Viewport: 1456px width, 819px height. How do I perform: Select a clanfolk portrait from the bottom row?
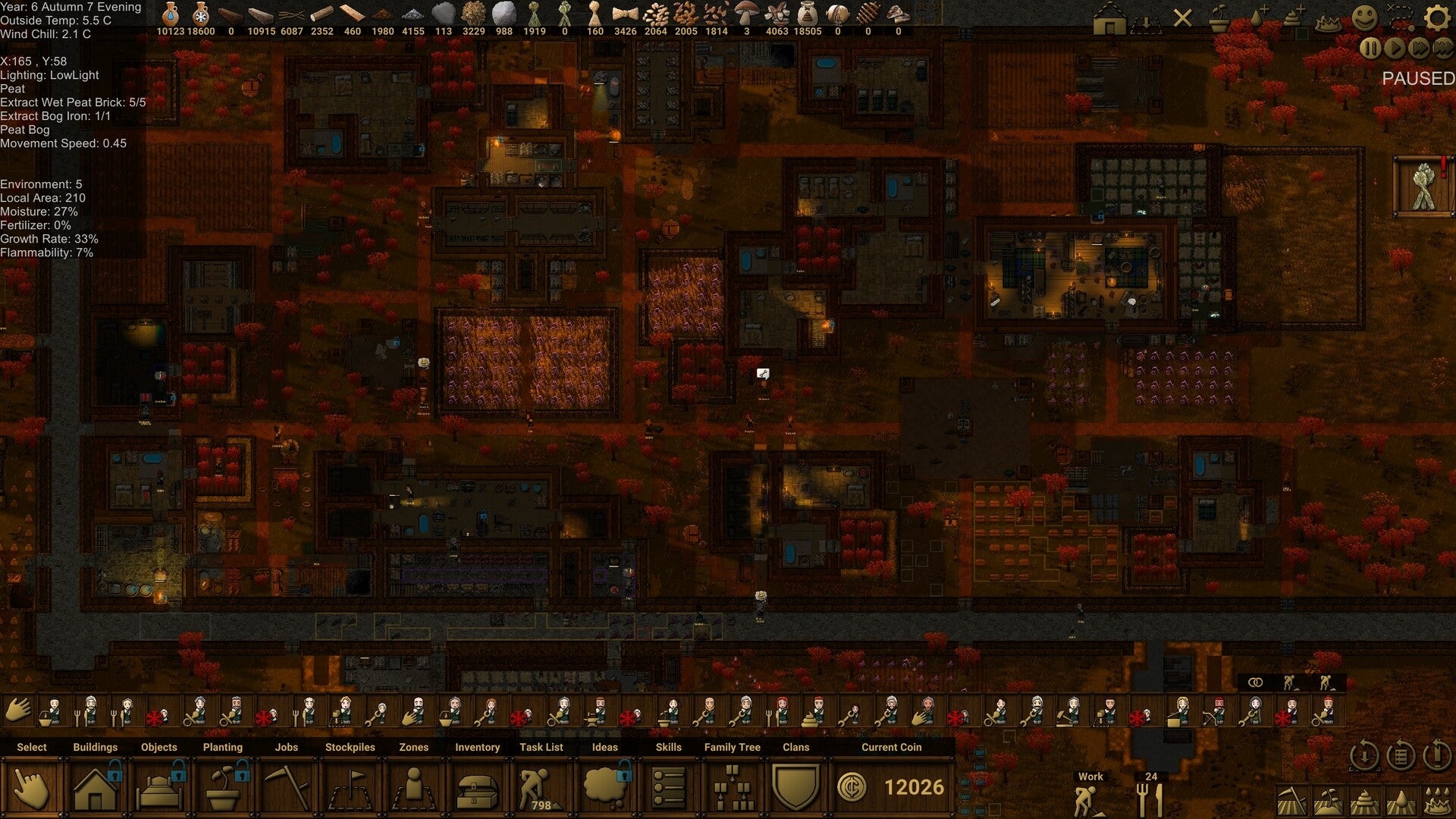[x=53, y=709]
